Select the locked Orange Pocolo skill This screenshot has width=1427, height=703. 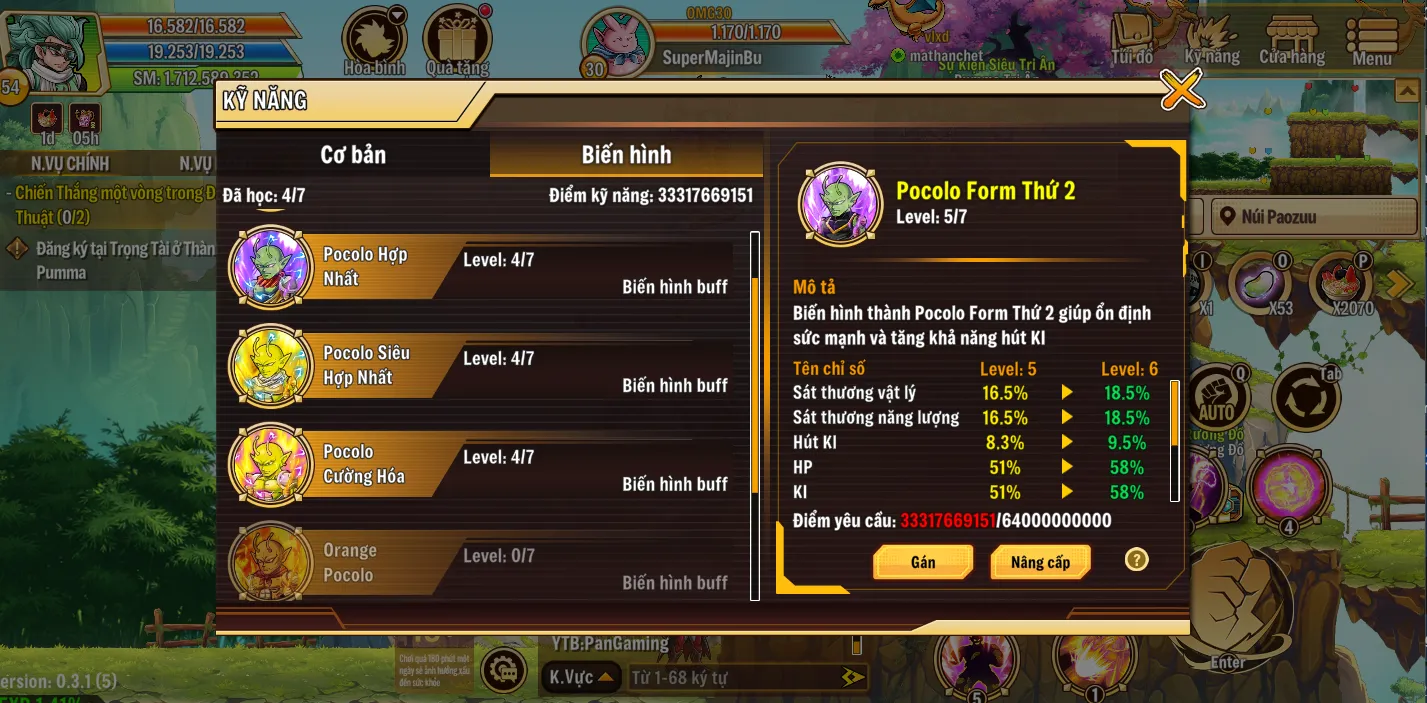click(x=480, y=564)
